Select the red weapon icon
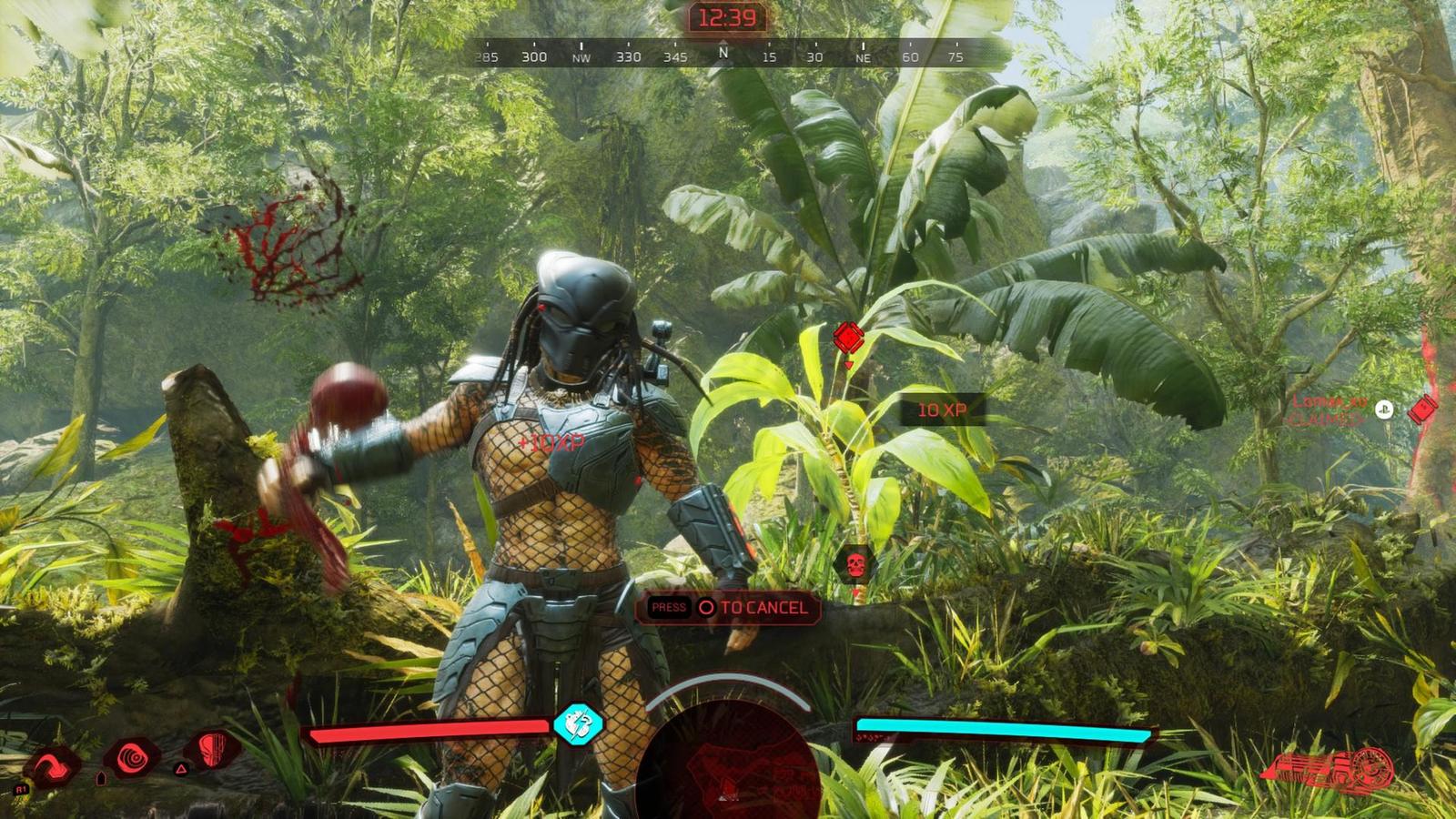This screenshot has height=819, width=1456. click(1330, 771)
